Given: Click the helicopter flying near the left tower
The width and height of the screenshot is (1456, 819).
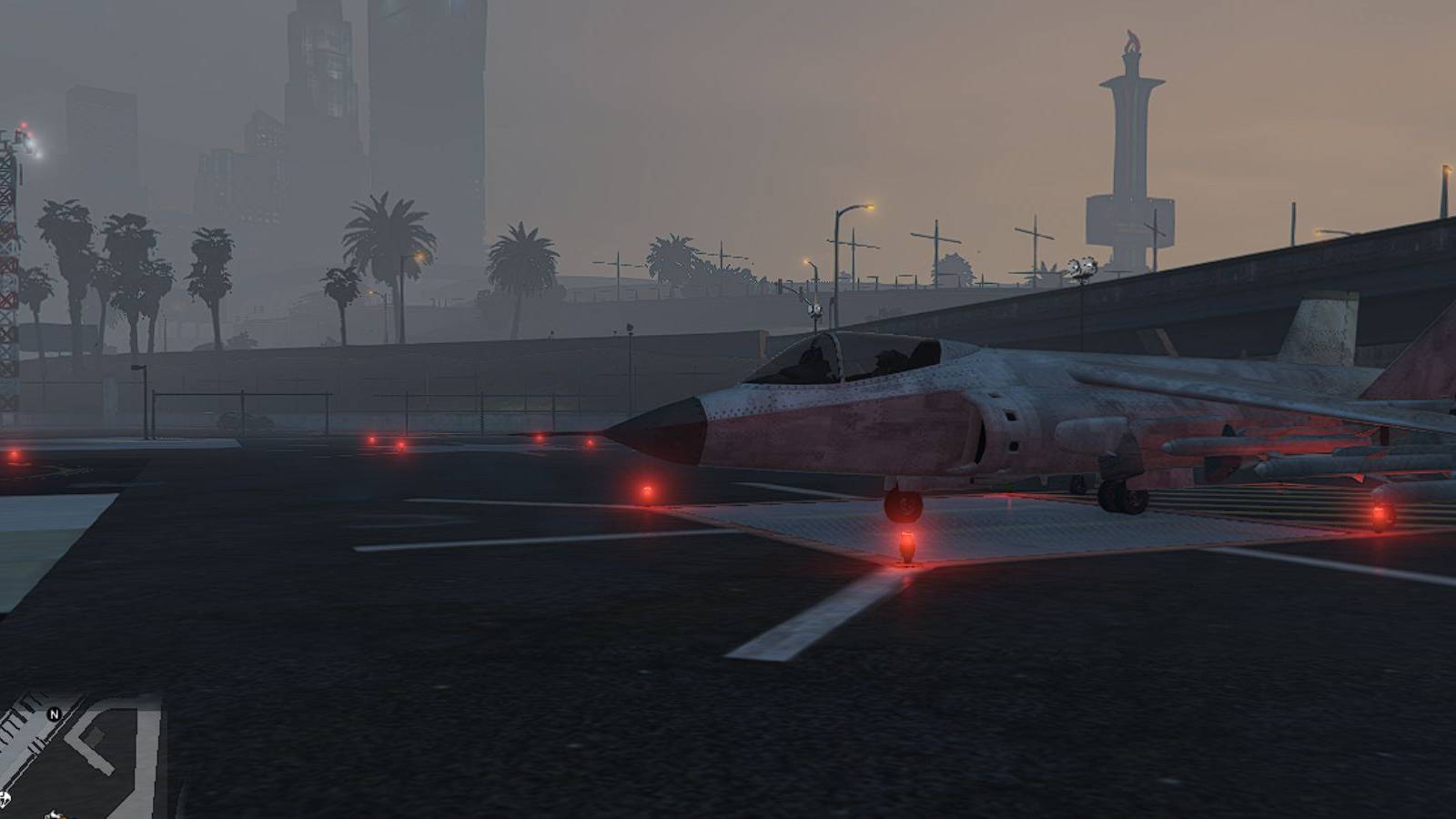Looking at the screenshot, I should [25, 138].
